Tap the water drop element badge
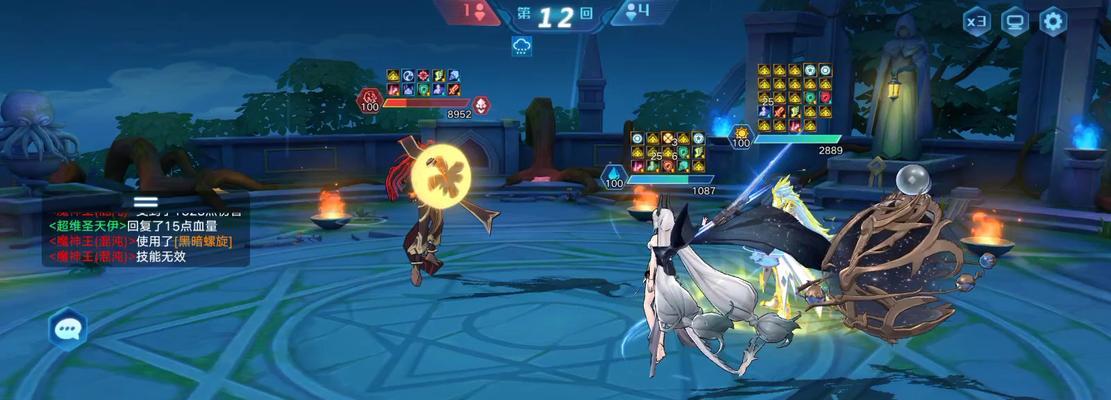This screenshot has height=400, width=1111. click(612, 177)
